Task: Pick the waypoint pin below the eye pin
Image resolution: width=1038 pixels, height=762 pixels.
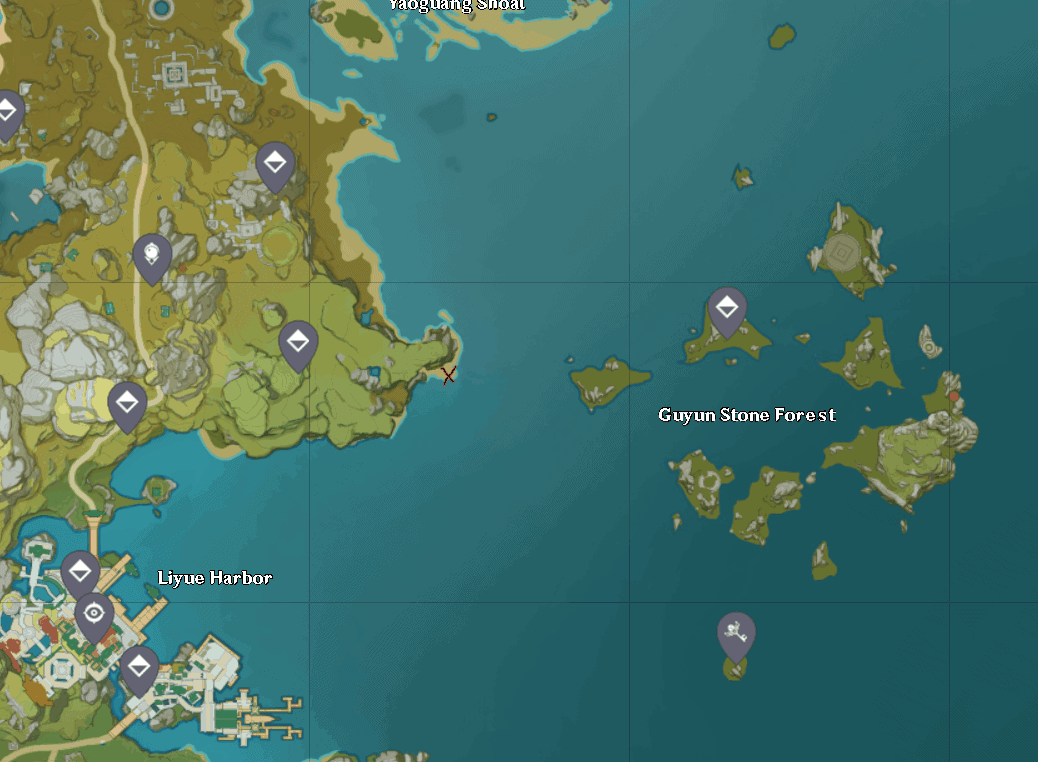Action: (139, 666)
